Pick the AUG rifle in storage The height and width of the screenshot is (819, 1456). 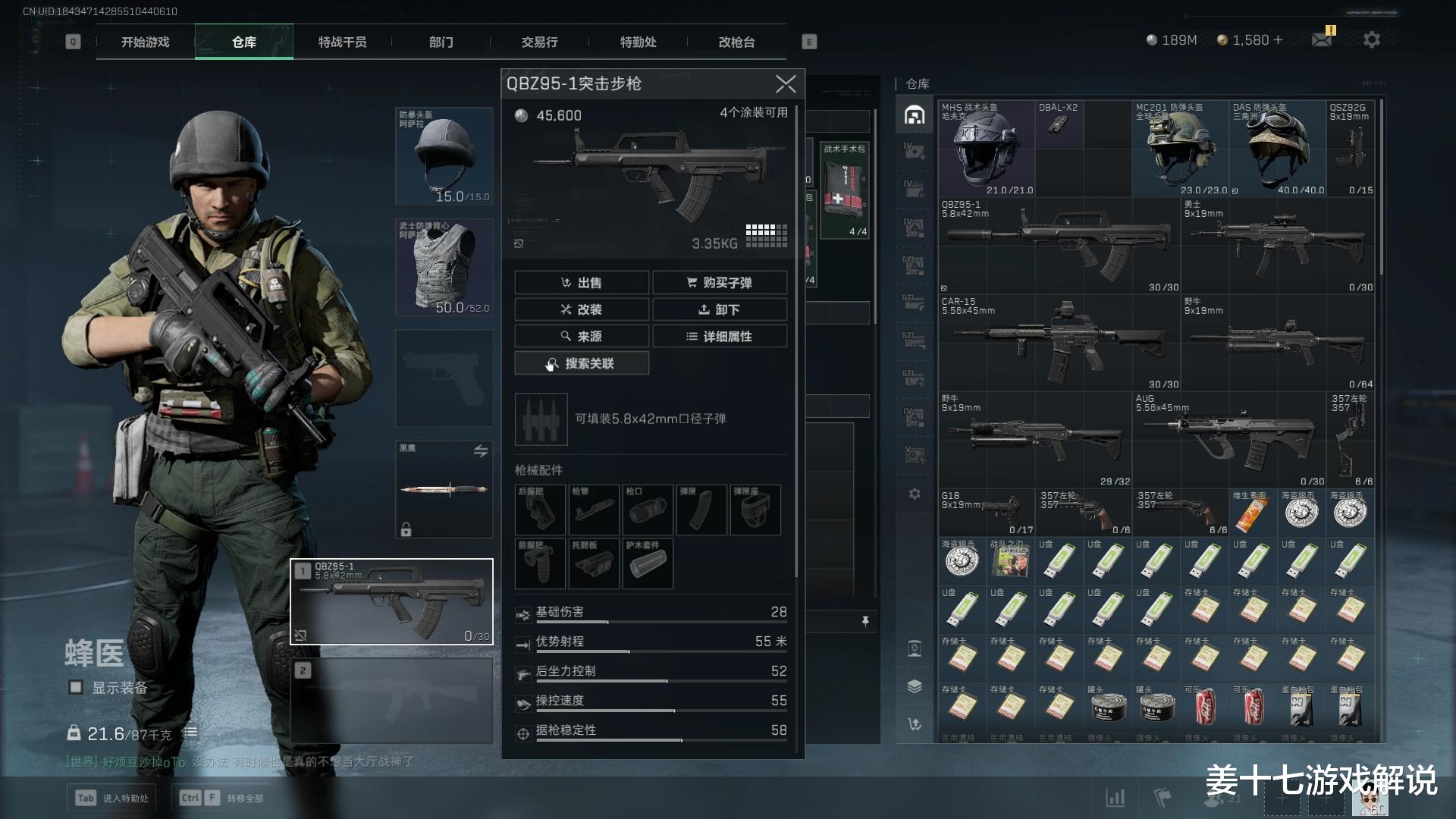[1228, 438]
